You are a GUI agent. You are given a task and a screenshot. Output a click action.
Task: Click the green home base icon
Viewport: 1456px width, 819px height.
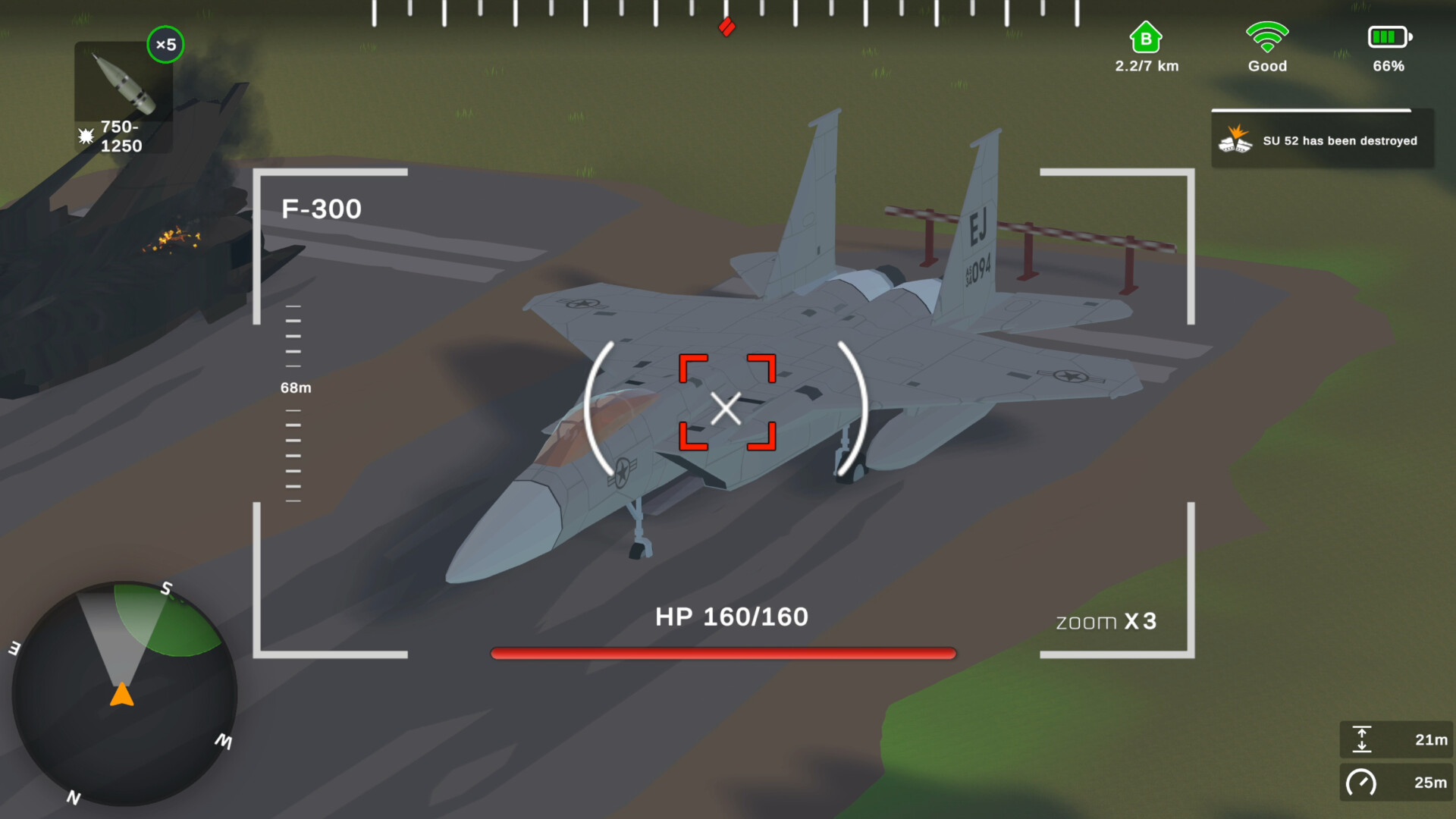(x=1146, y=36)
